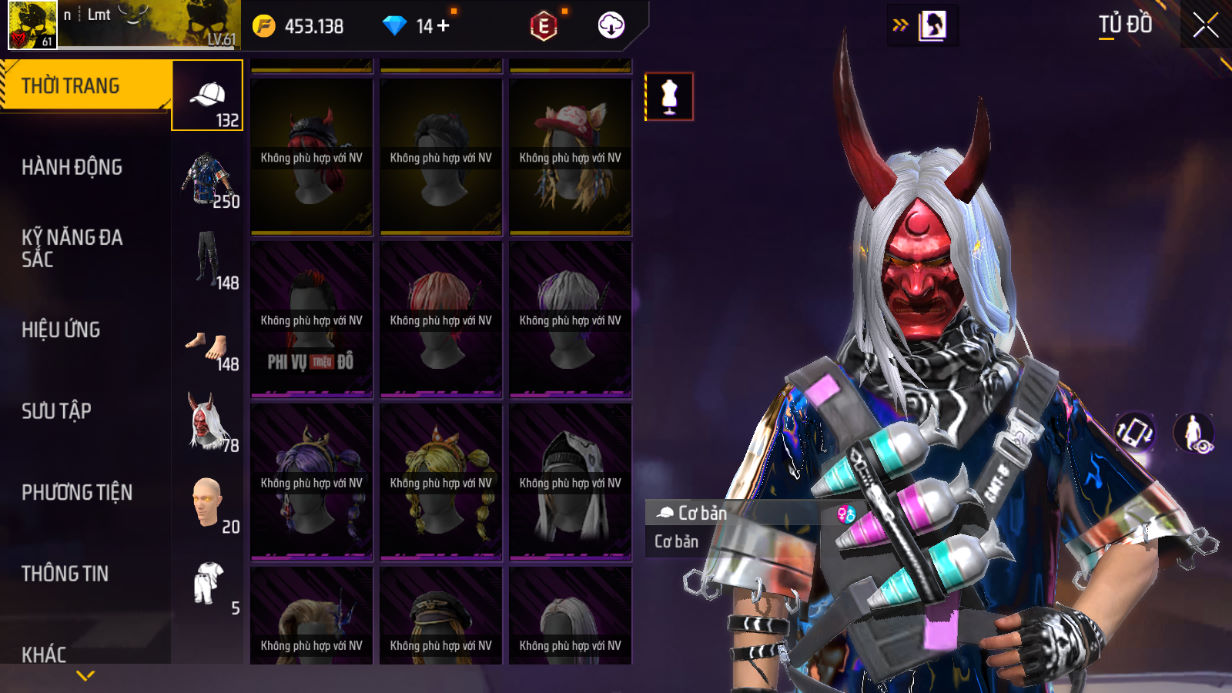Select the purple twin-bun hairstyle item
Image resolution: width=1232 pixels, height=693 pixels.
click(x=311, y=482)
